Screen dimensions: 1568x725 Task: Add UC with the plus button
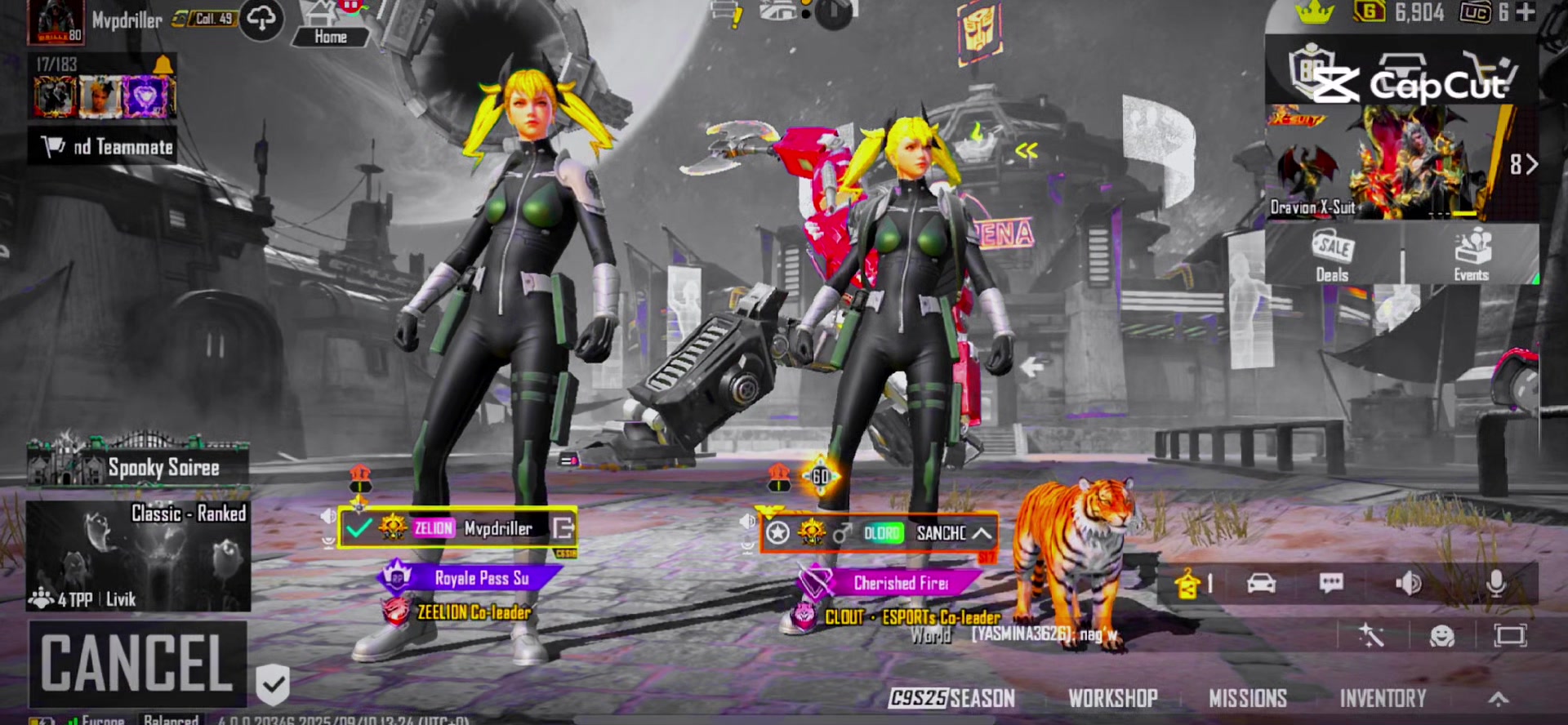tap(1525, 12)
